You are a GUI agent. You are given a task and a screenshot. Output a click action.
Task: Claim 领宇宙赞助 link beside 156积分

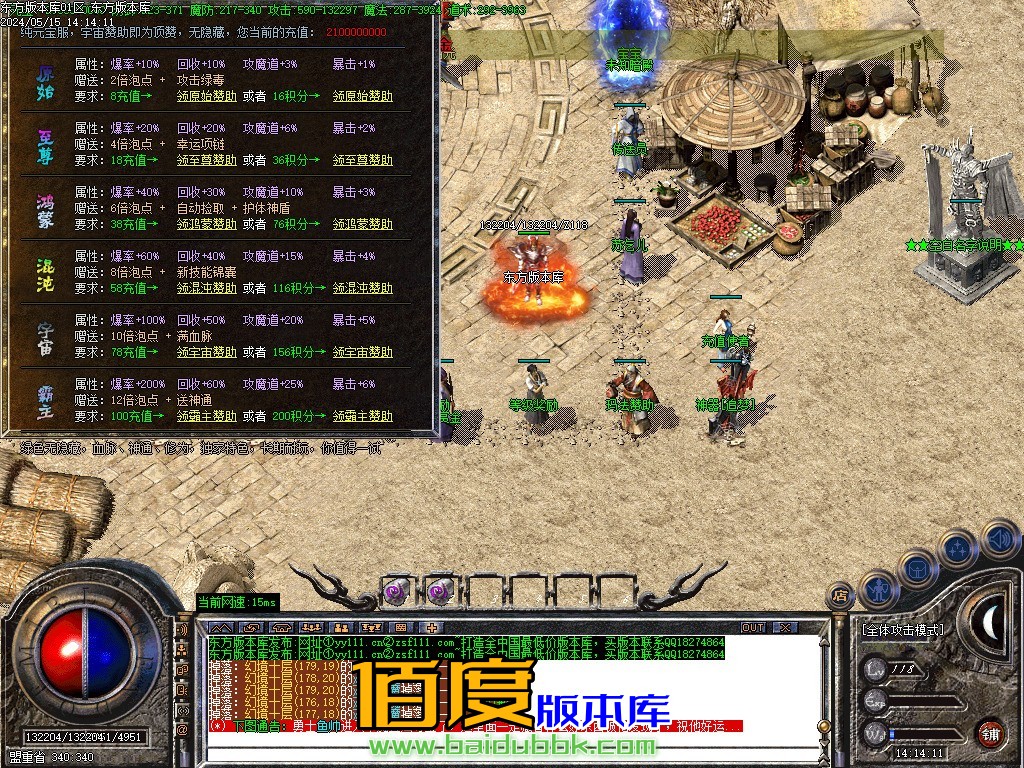tap(362, 352)
